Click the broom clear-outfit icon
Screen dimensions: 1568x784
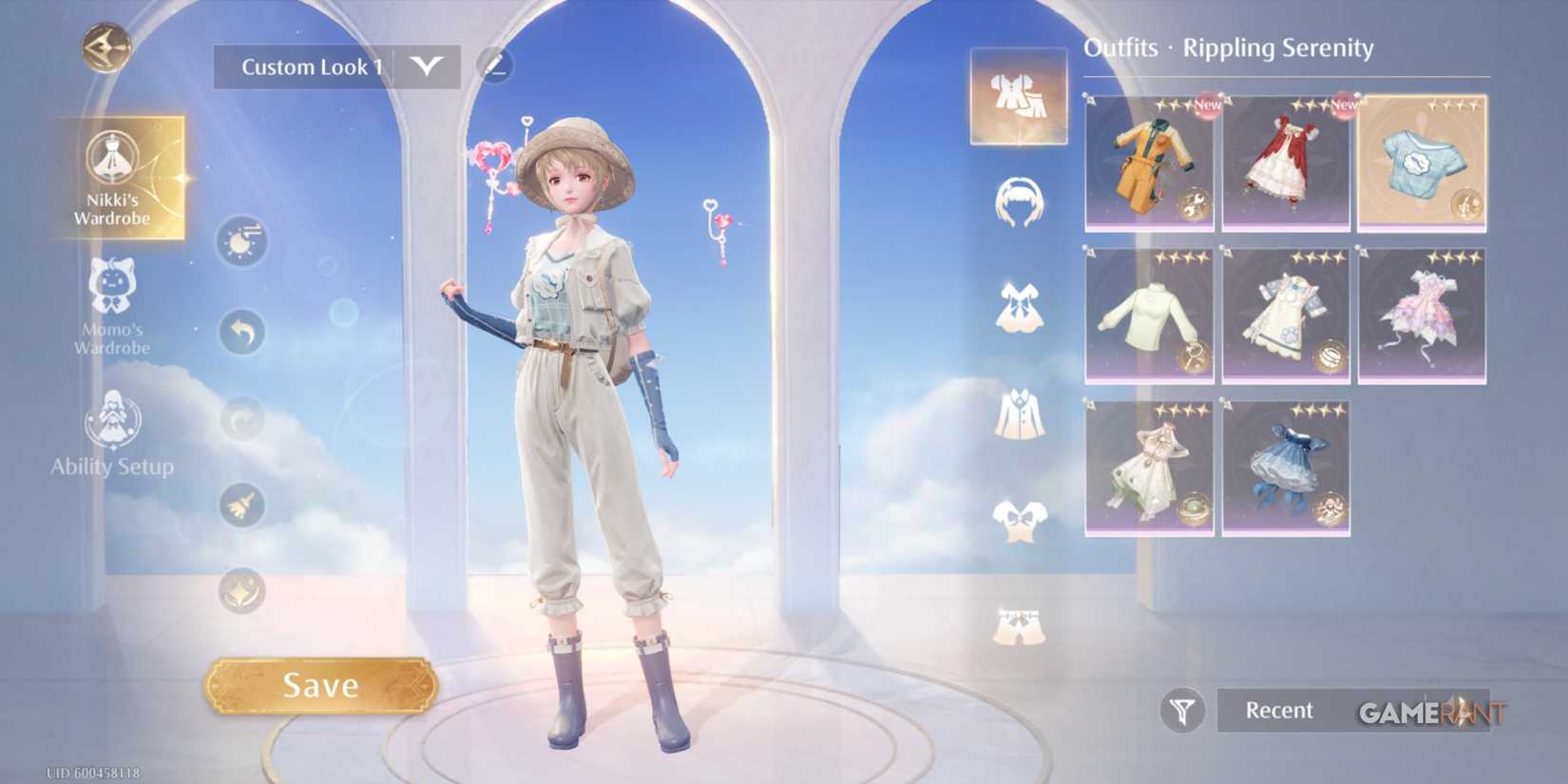tap(240, 507)
